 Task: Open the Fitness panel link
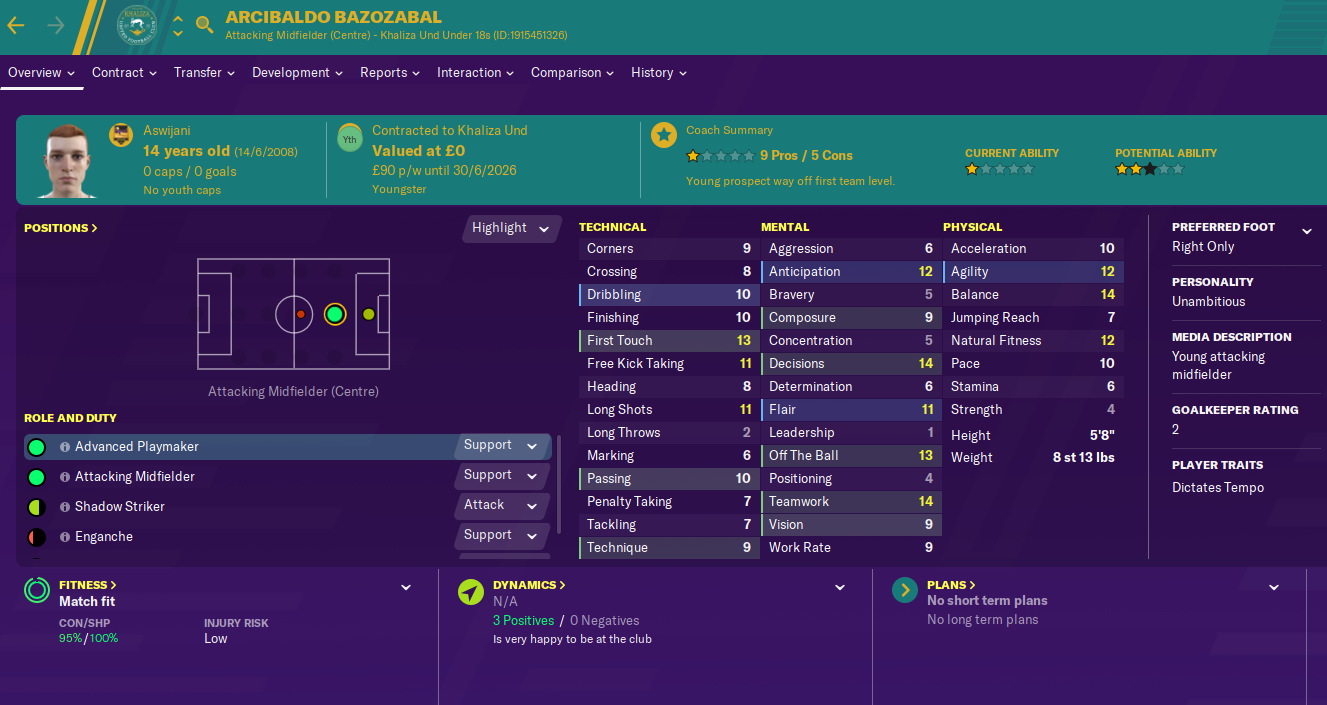click(x=88, y=585)
